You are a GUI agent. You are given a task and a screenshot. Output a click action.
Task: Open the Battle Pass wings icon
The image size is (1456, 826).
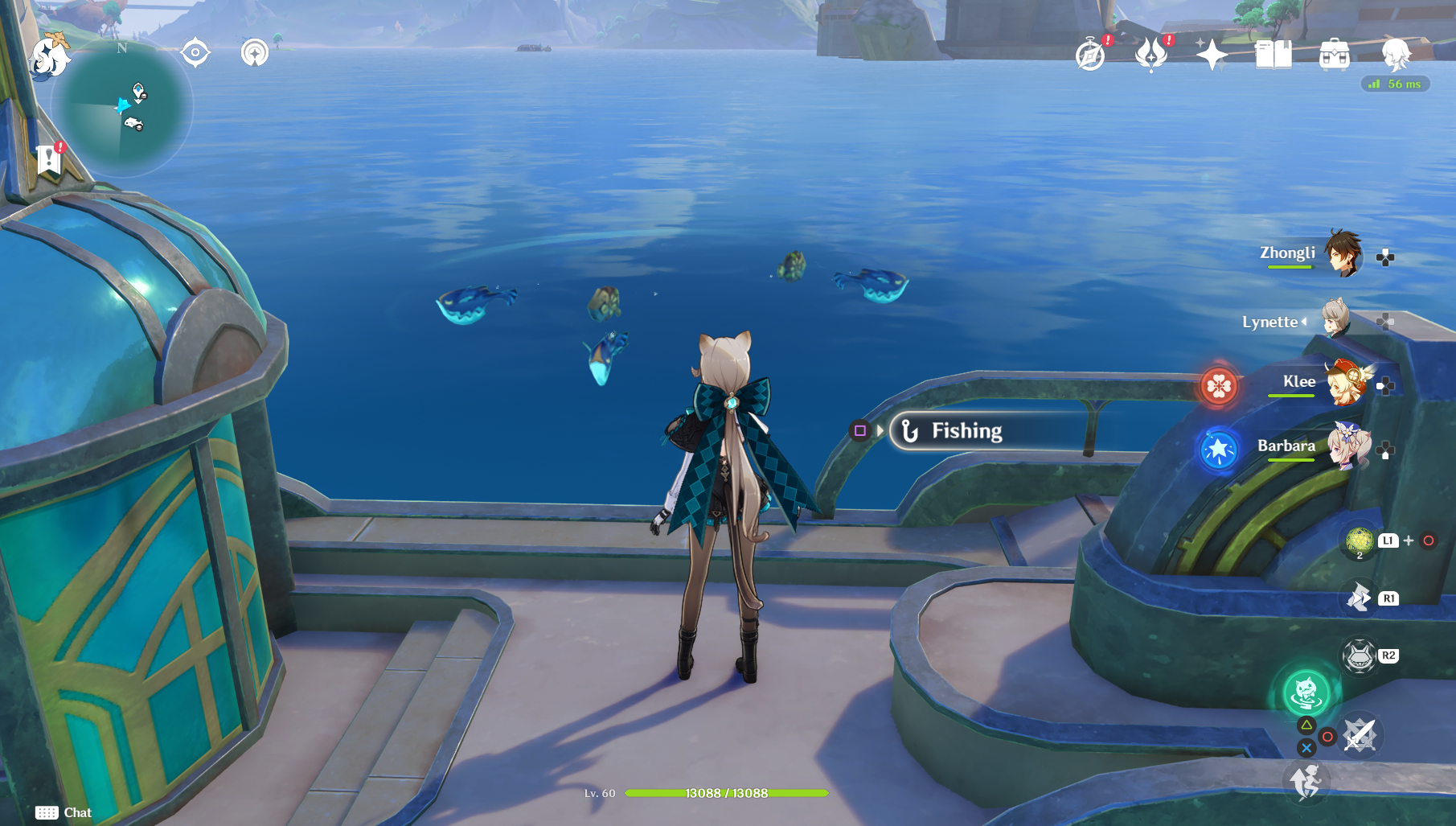[1153, 56]
